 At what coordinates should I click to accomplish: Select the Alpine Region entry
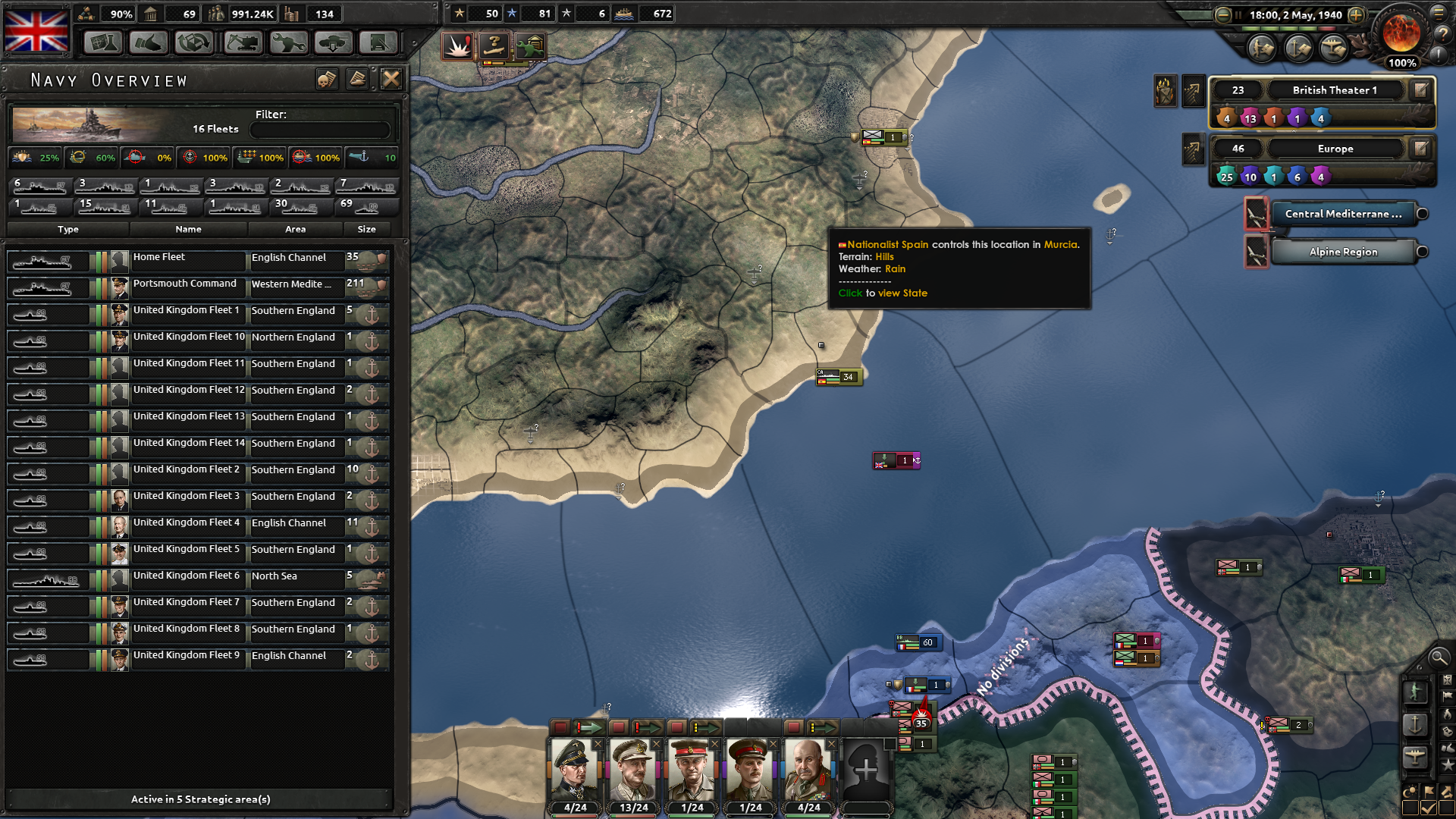[x=1345, y=252]
